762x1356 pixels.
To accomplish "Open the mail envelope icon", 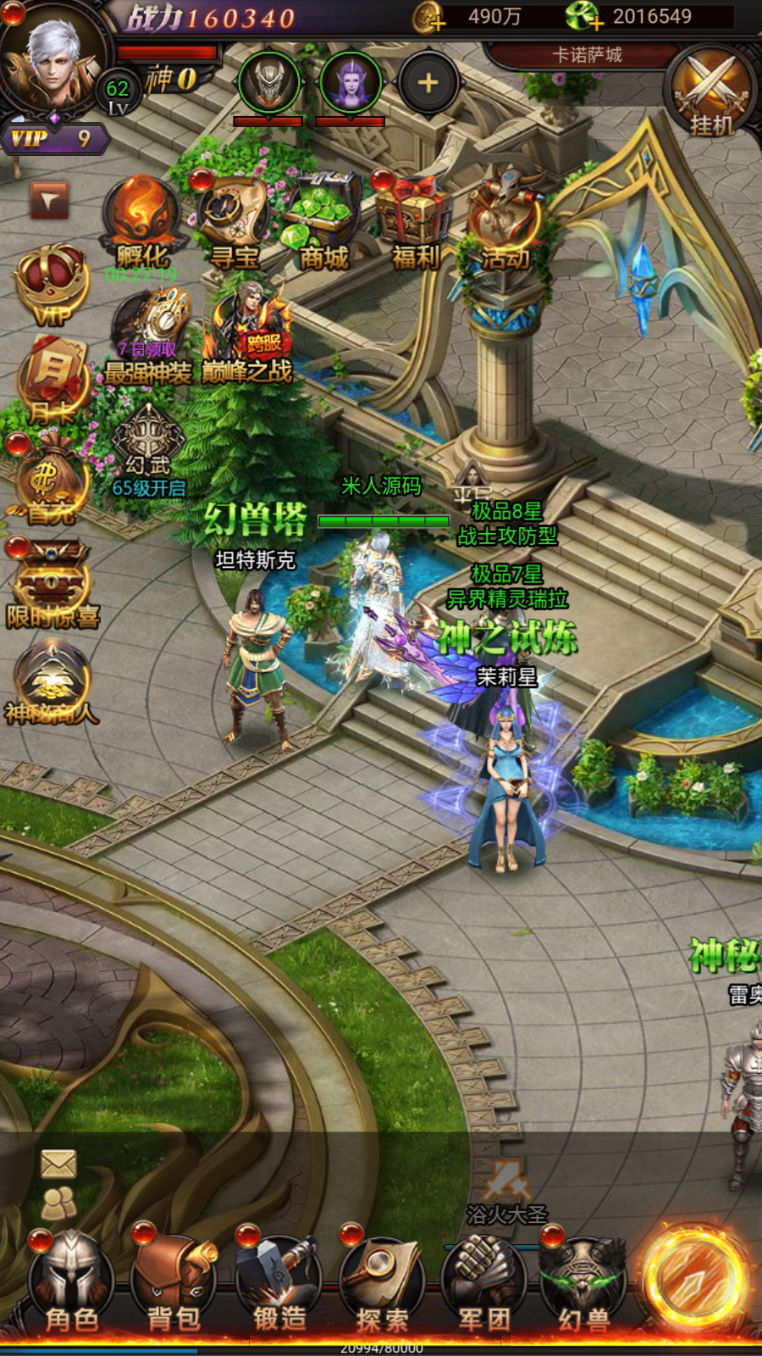I will [x=59, y=1163].
